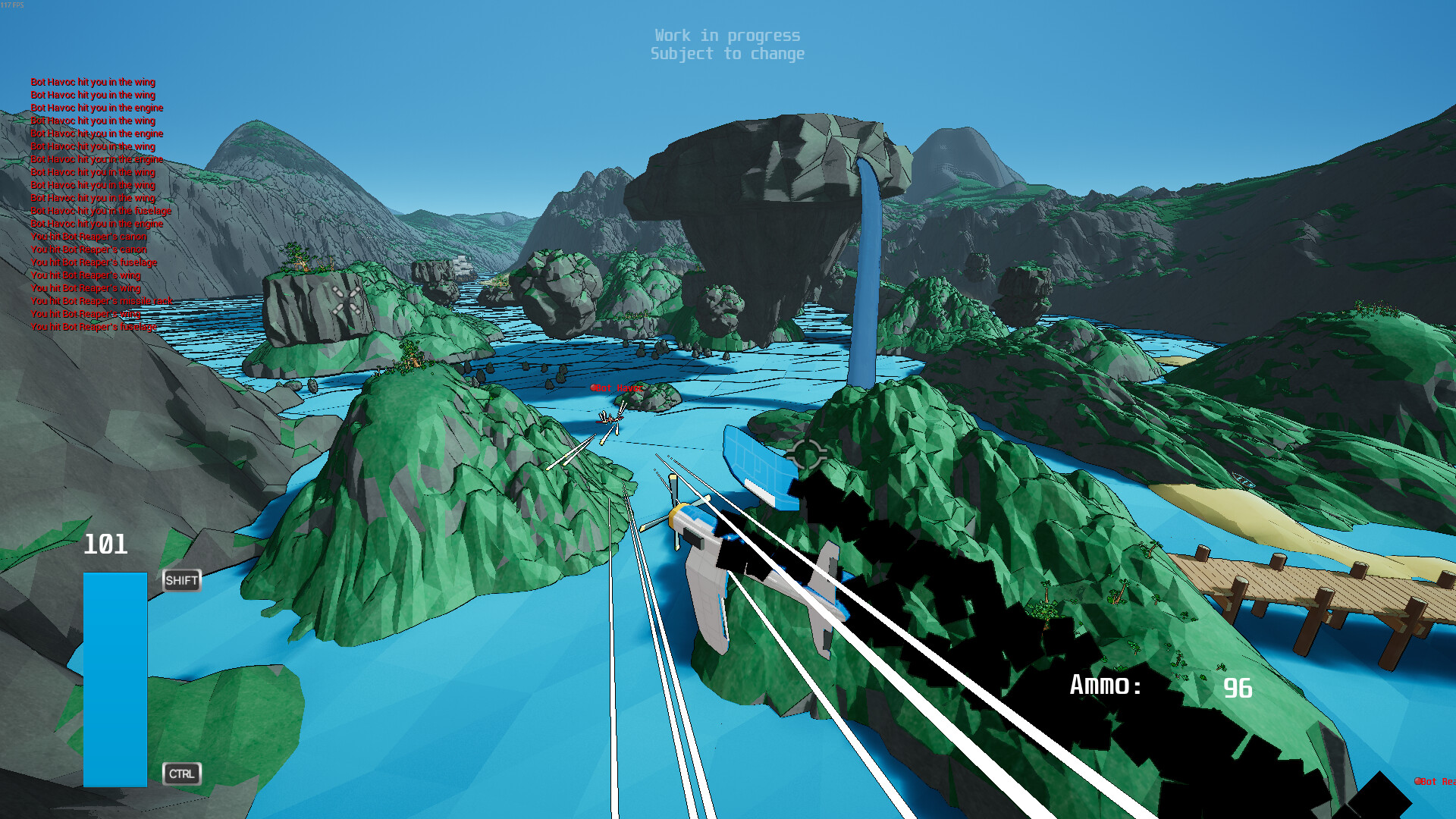The image size is (1456, 819).
Task: Toggle the 'You hit Bot Reaper's canon' entry
Action: (x=88, y=237)
